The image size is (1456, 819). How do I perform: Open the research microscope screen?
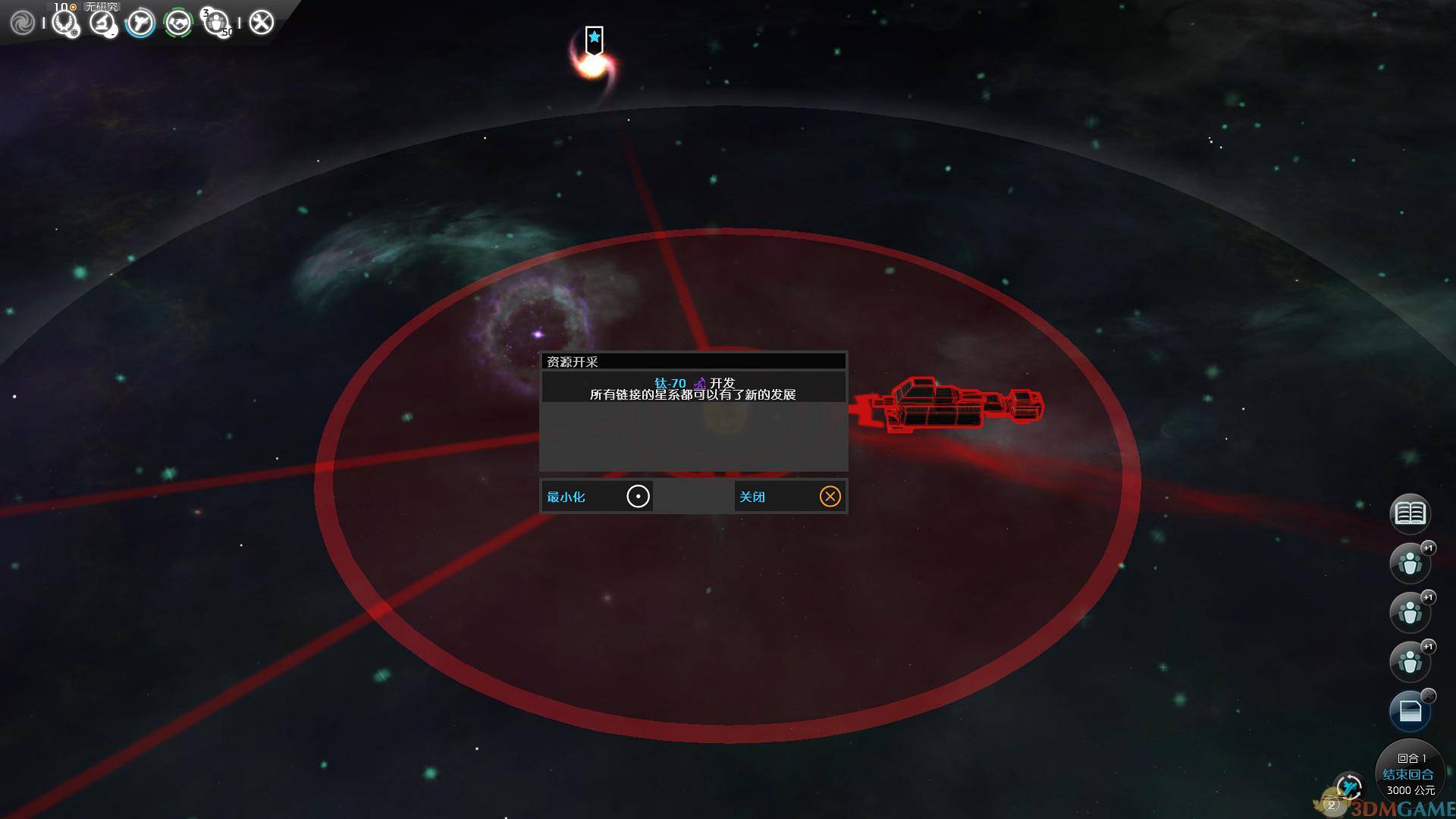pyautogui.click(x=102, y=23)
